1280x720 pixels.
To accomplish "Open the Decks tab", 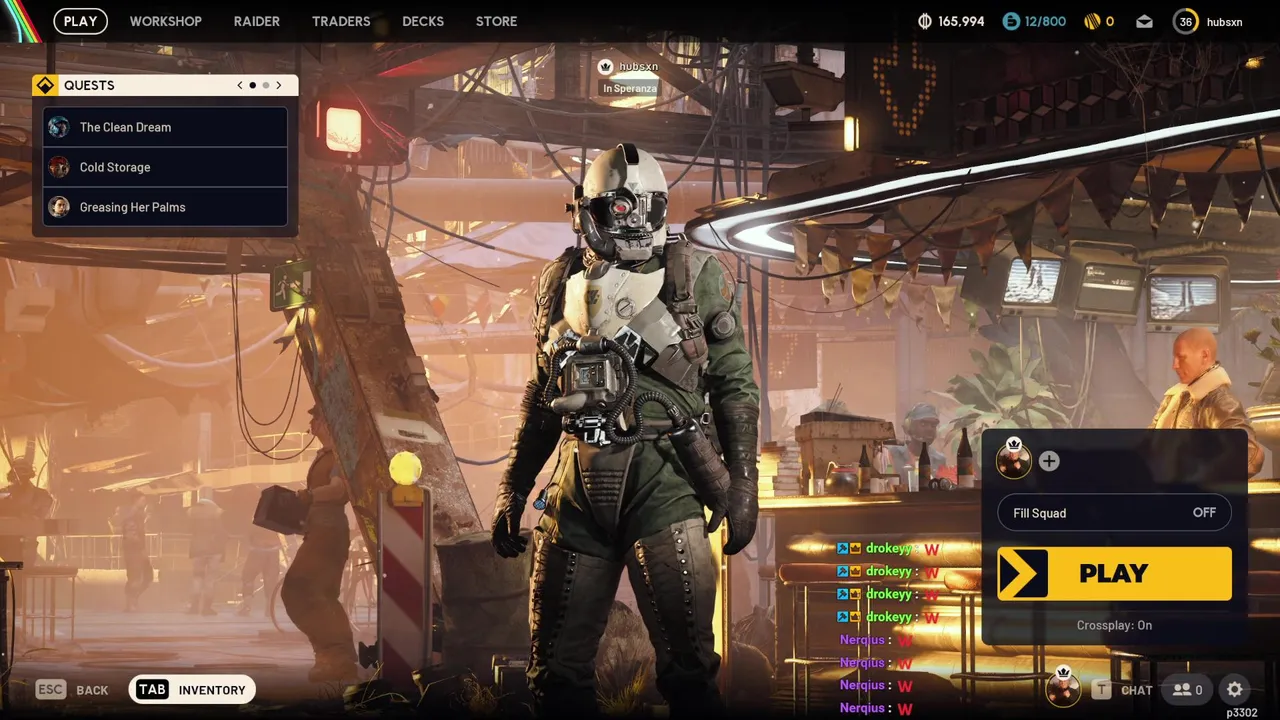I will point(423,21).
